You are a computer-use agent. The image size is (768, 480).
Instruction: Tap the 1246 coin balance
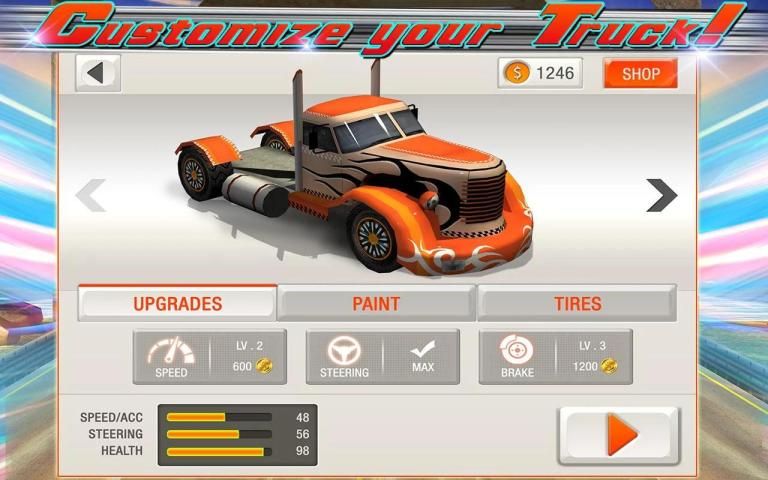[x=540, y=73]
